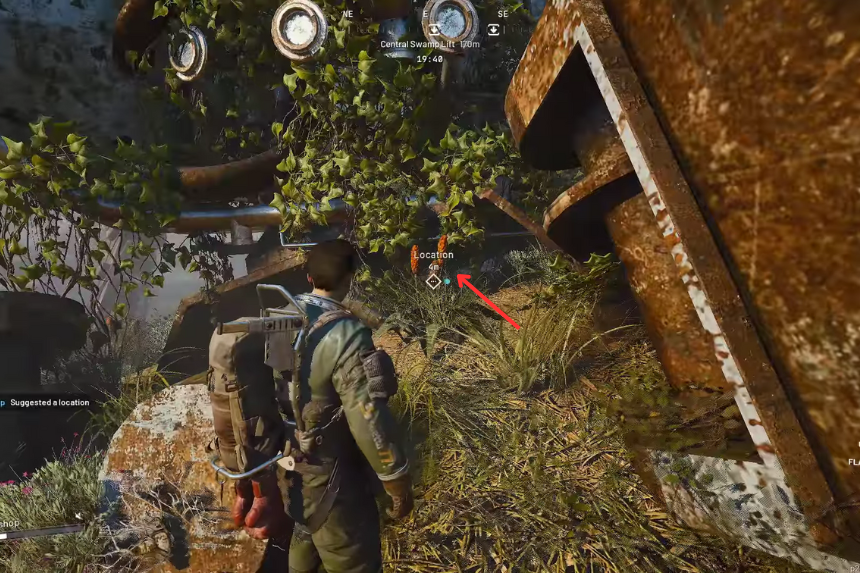Select the diamond Location ping marker

coord(433,281)
